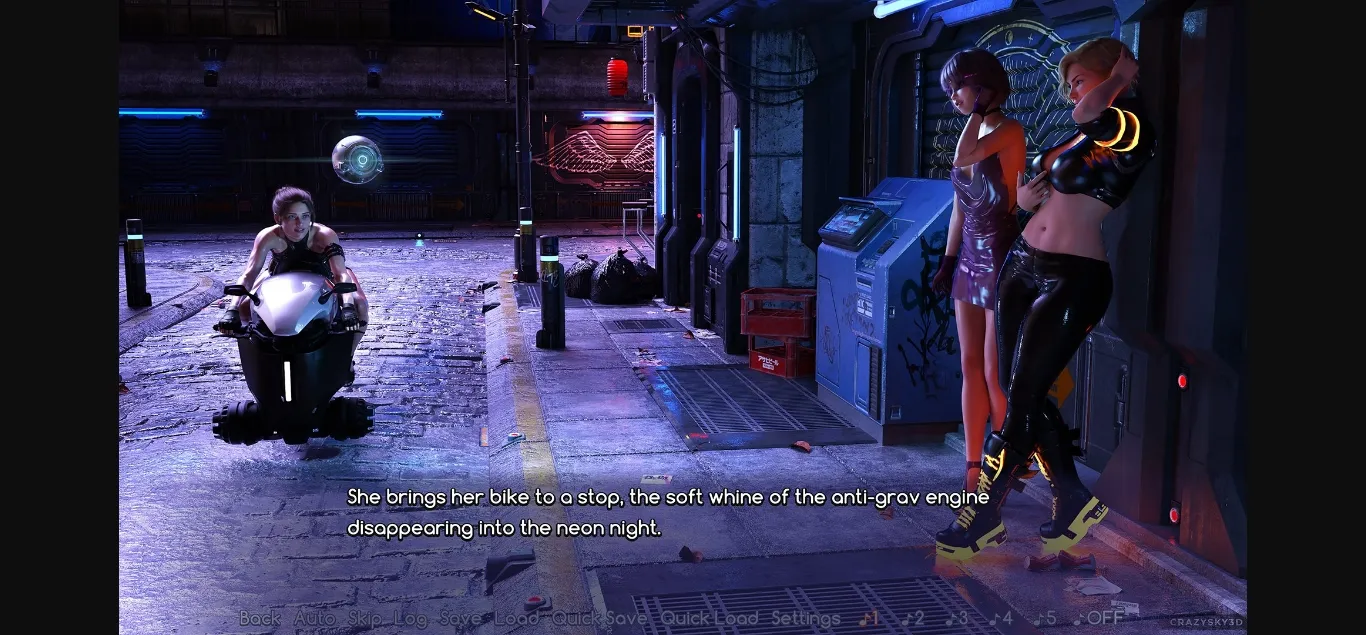
Task: Go back with the Back button
Action: (260, 619)
